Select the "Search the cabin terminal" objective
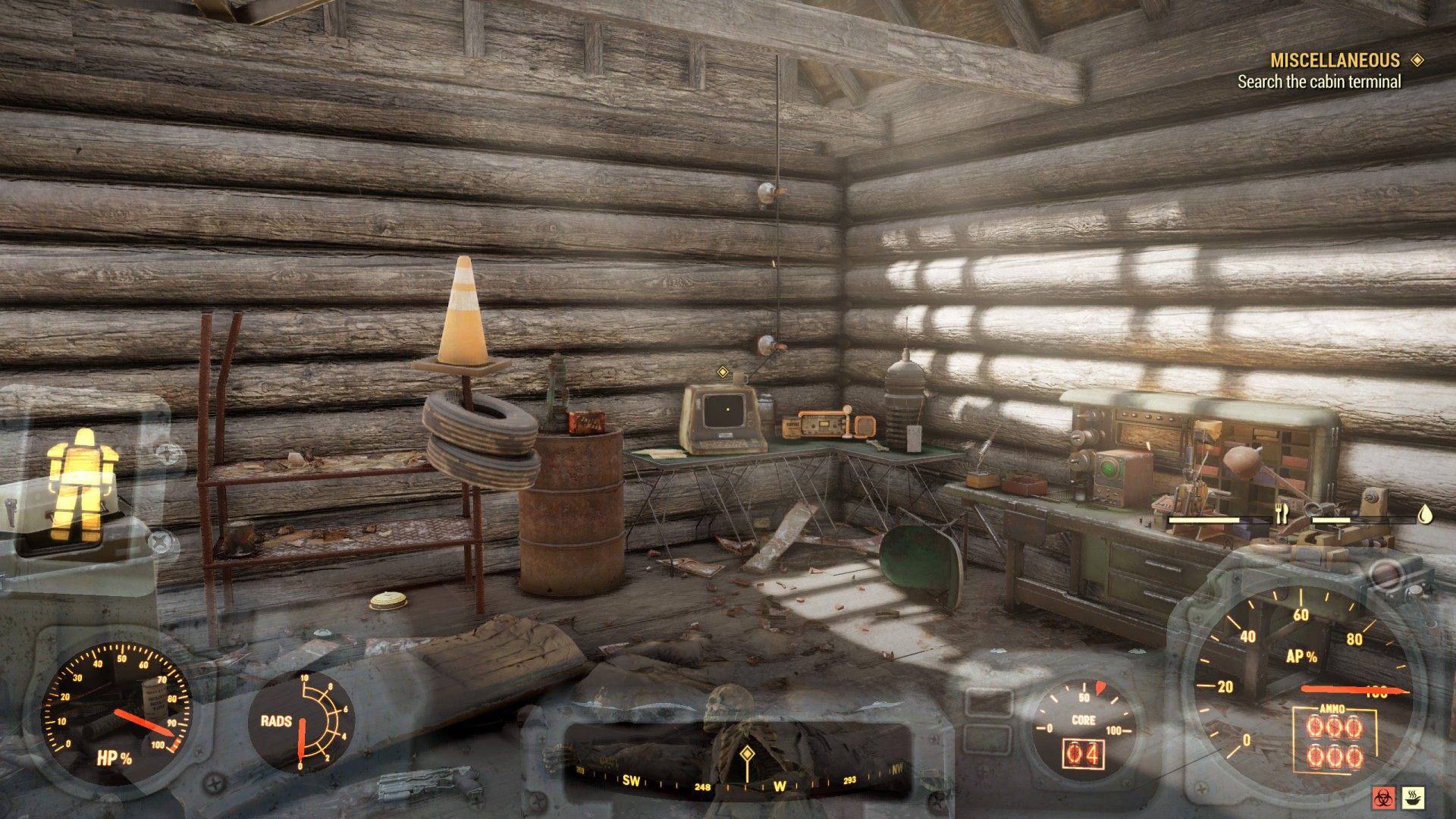The image size is (1456, 819). point(1319,82)
